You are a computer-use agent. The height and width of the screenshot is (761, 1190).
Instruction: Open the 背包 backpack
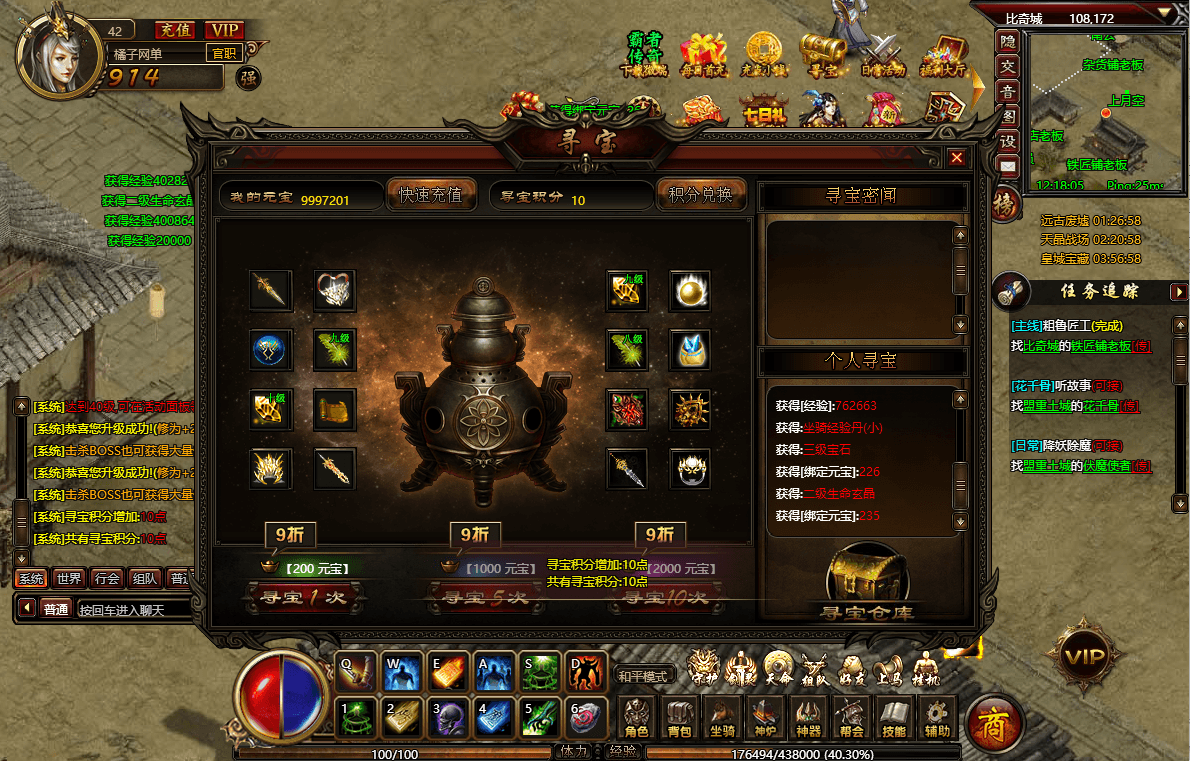pos(679,718)
